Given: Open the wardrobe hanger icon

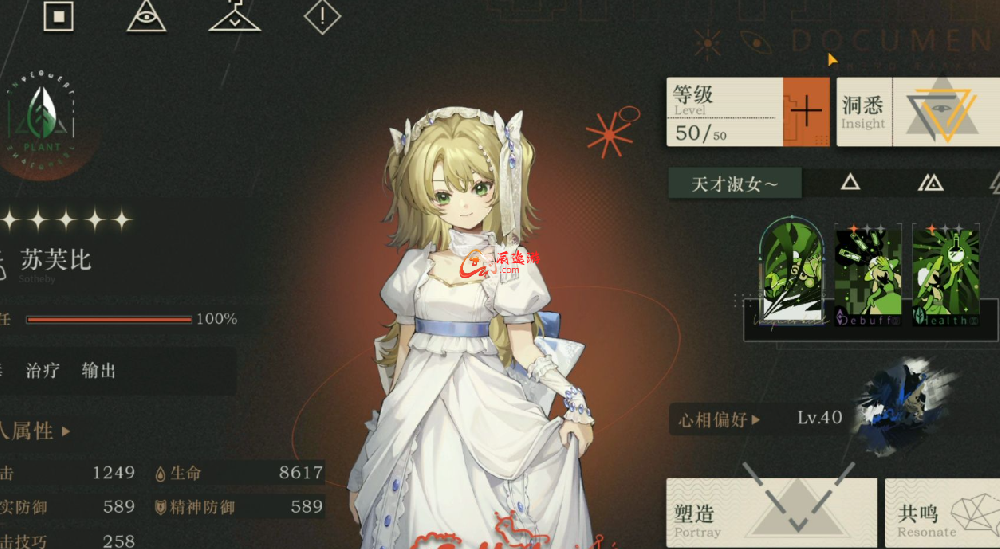Looking at the screenshot, I should (x=235, y=15).
